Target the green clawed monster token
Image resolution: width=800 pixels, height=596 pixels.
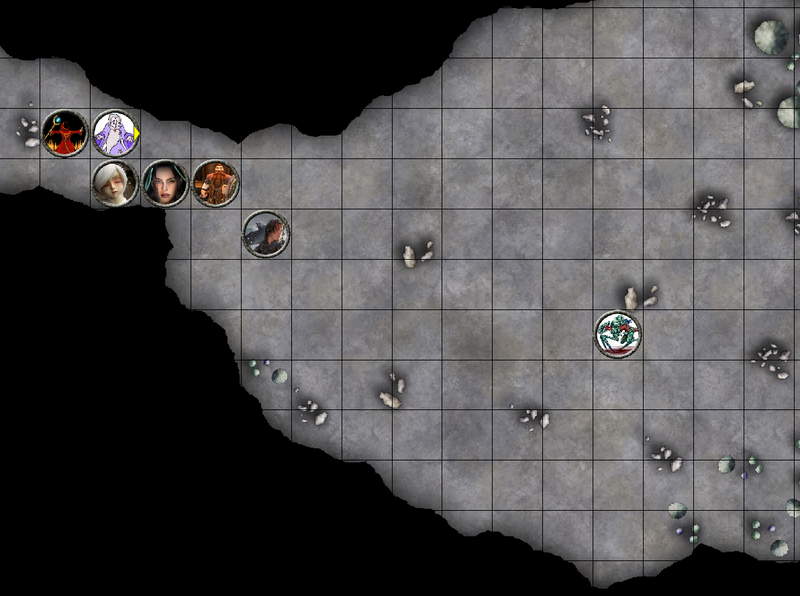618,334
